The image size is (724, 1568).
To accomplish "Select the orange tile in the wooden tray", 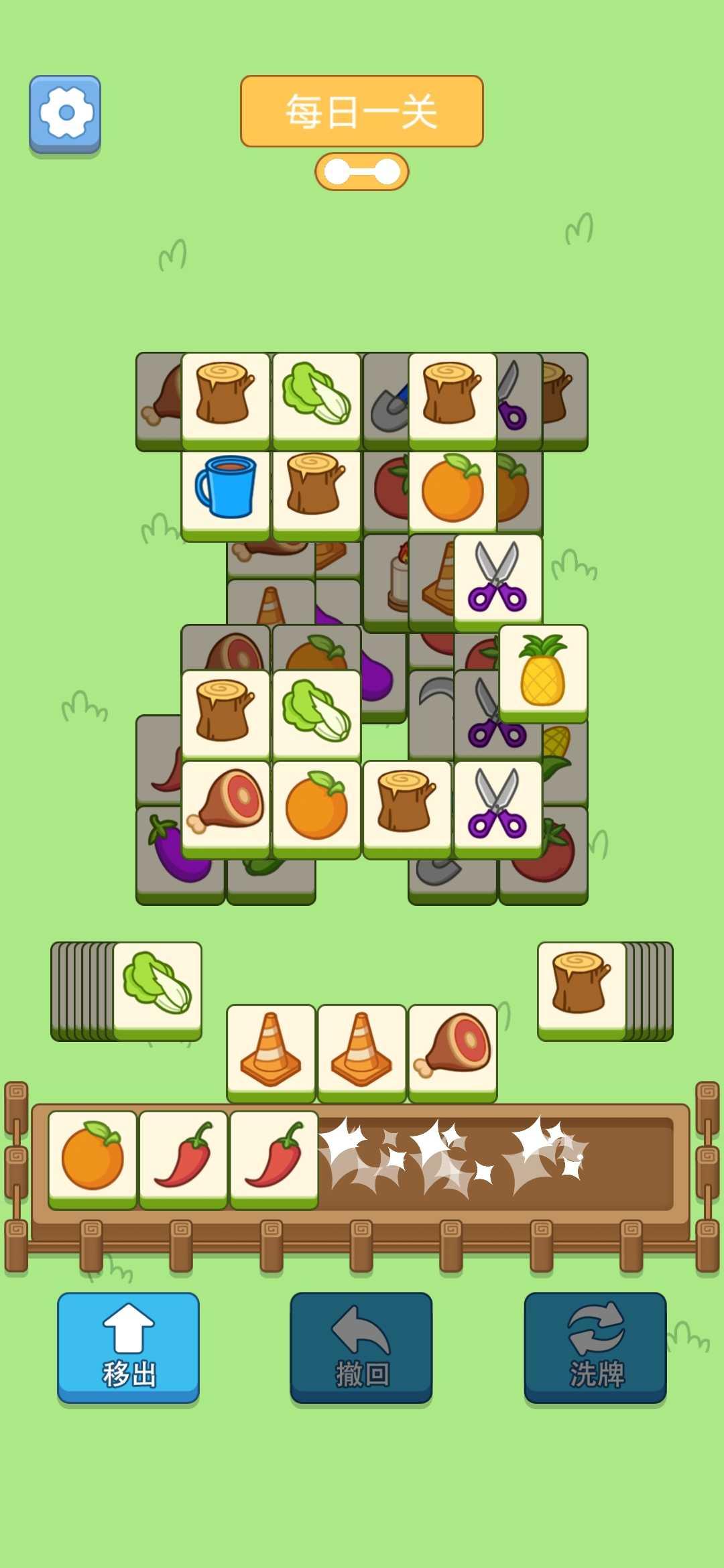I will 93,1157.
